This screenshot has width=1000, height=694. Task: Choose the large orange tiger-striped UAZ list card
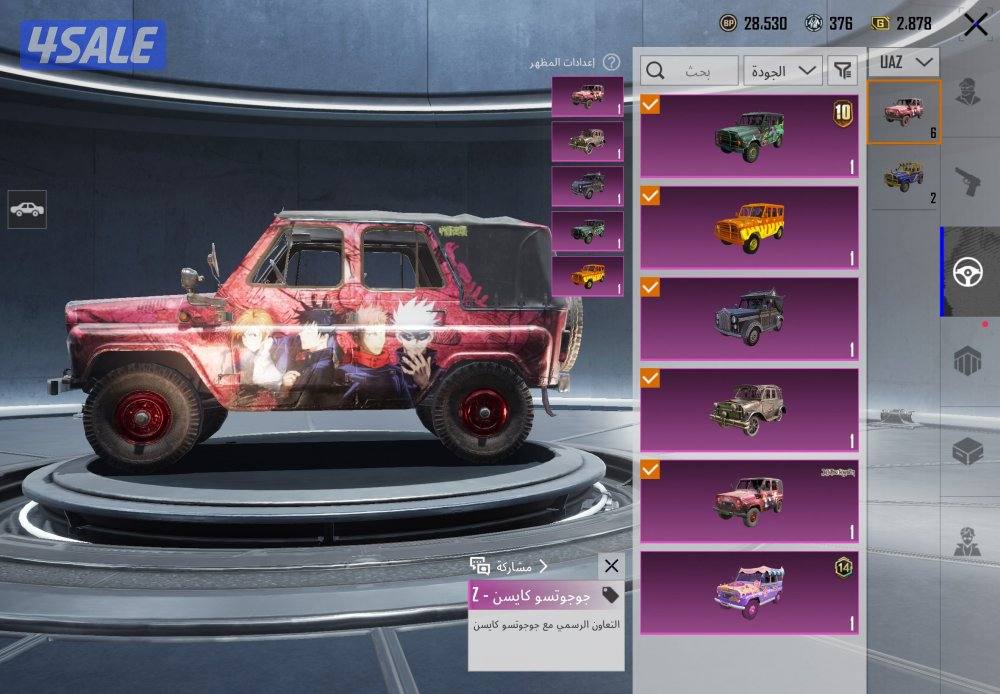(x=749, y=227)
